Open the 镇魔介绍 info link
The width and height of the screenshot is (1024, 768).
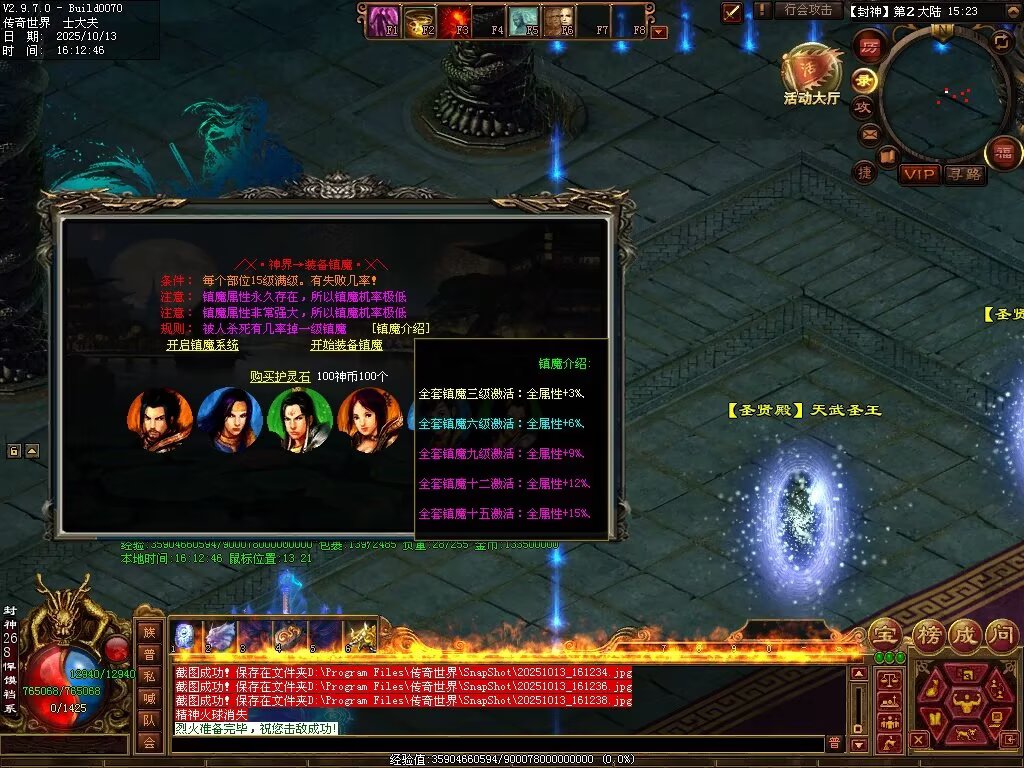tap(400, 329)
